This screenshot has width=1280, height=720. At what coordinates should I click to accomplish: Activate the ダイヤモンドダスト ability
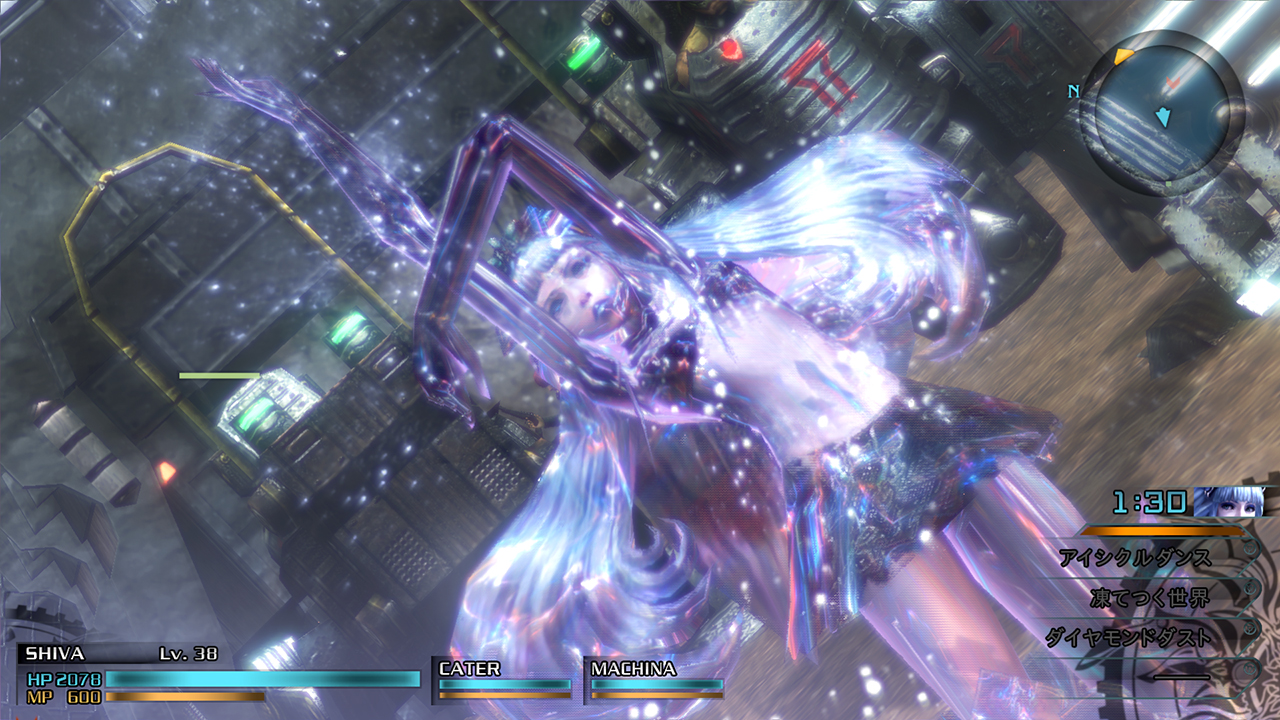coord(1130,637)
